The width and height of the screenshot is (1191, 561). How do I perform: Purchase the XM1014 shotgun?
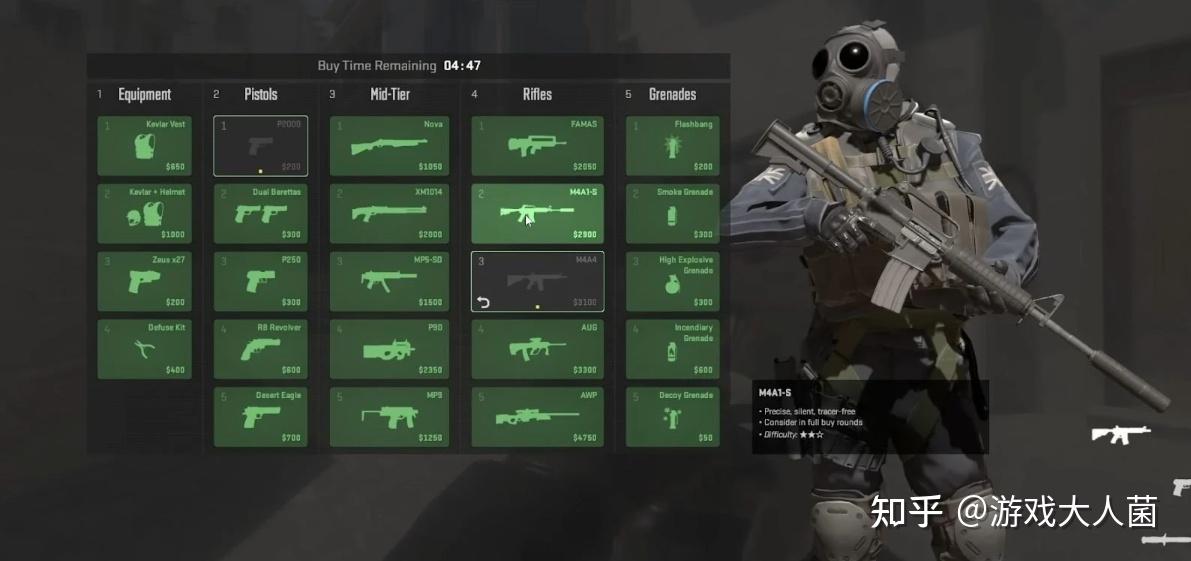[x=389, y=214]
